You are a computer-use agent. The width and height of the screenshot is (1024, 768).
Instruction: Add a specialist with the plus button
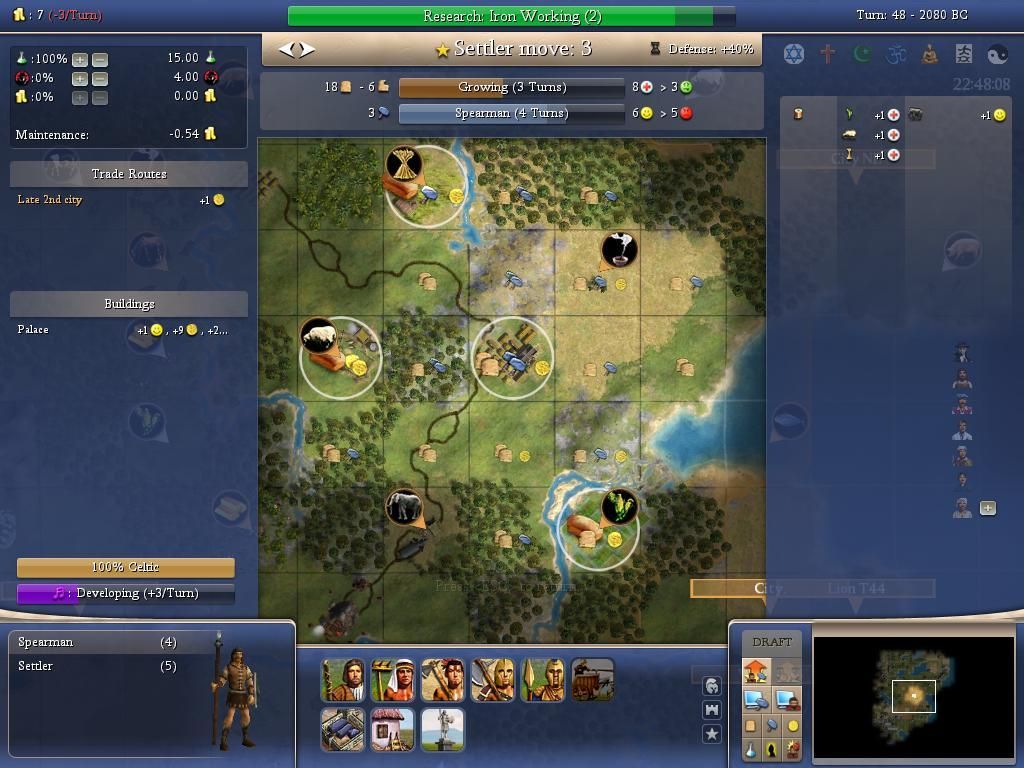pyautogui.click(x=988, y=508)
